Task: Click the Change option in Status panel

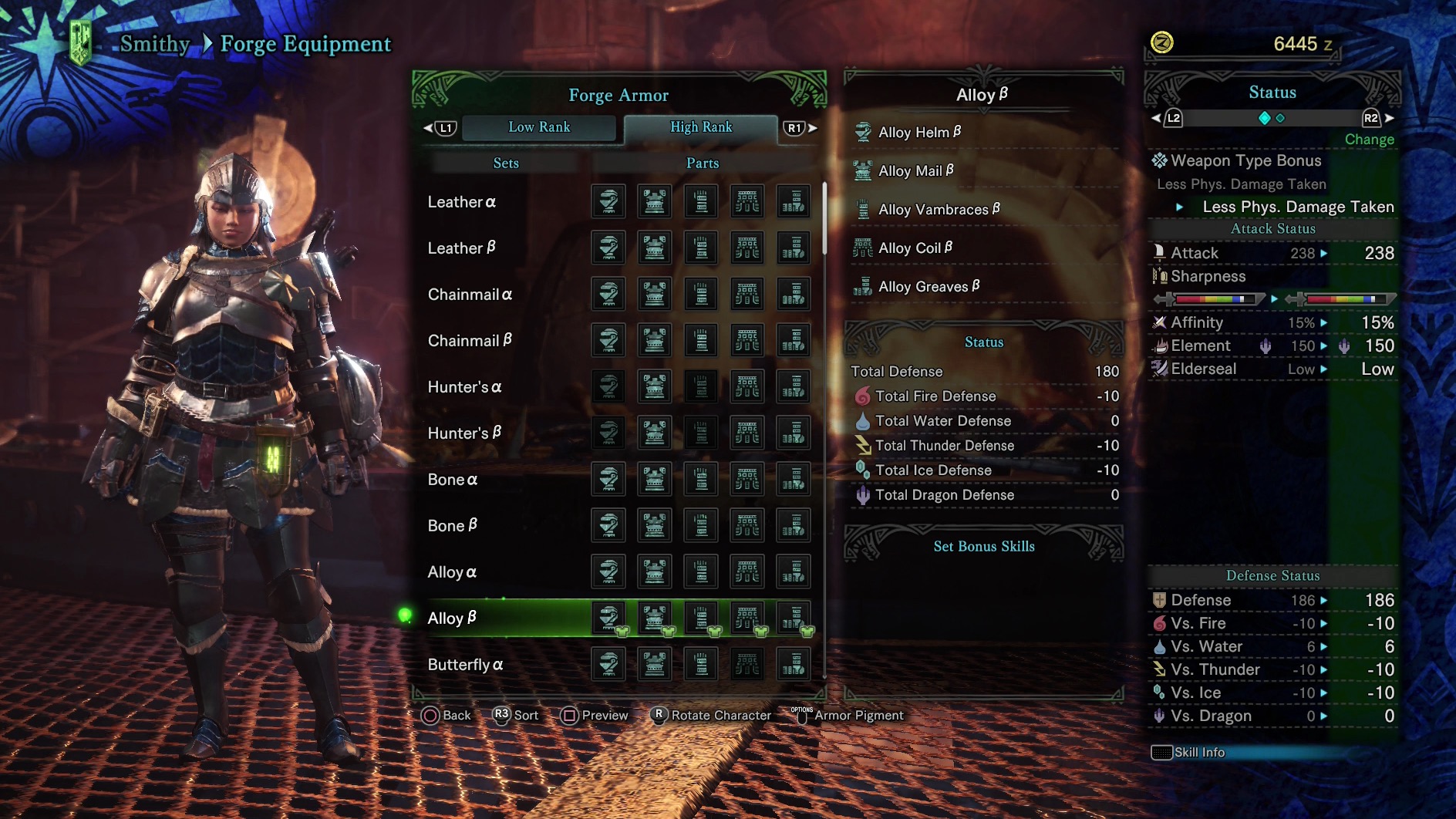Action: click(1369, 140)
